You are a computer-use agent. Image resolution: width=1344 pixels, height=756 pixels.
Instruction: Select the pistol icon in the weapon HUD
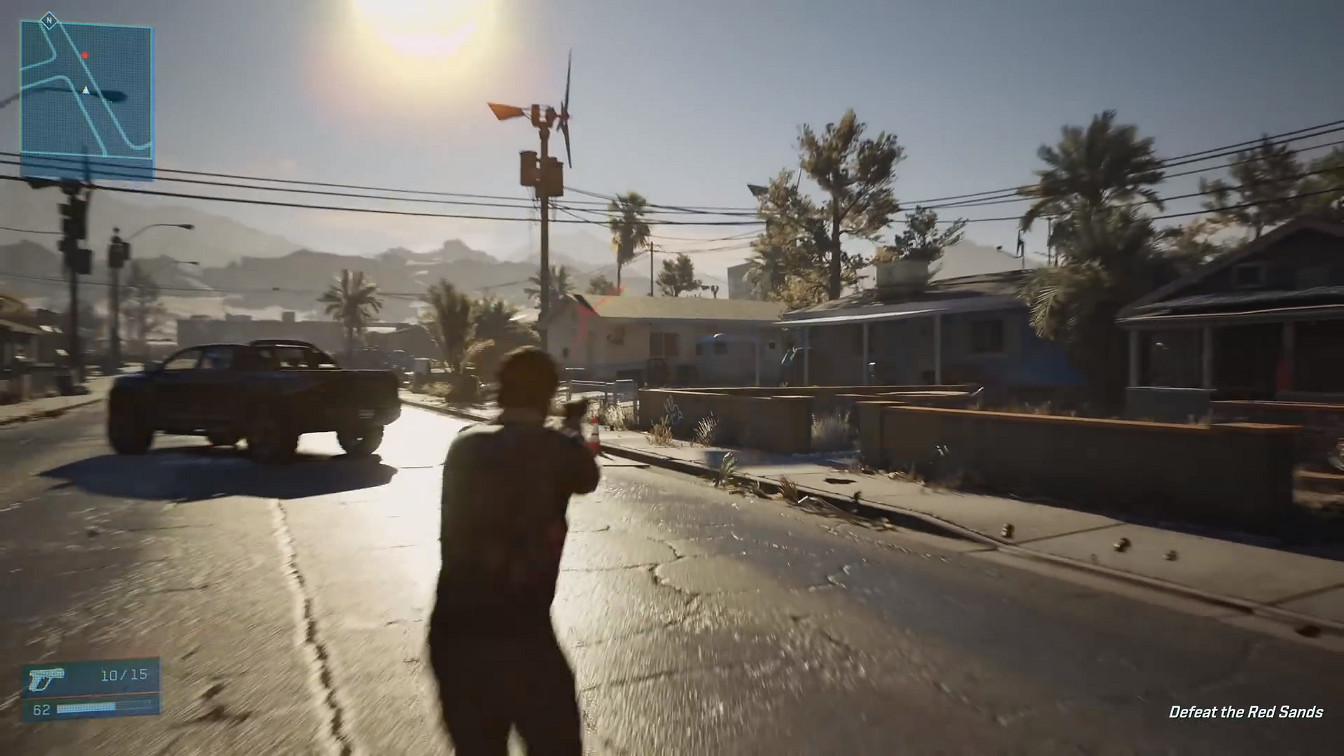click(x=46, y=679)
